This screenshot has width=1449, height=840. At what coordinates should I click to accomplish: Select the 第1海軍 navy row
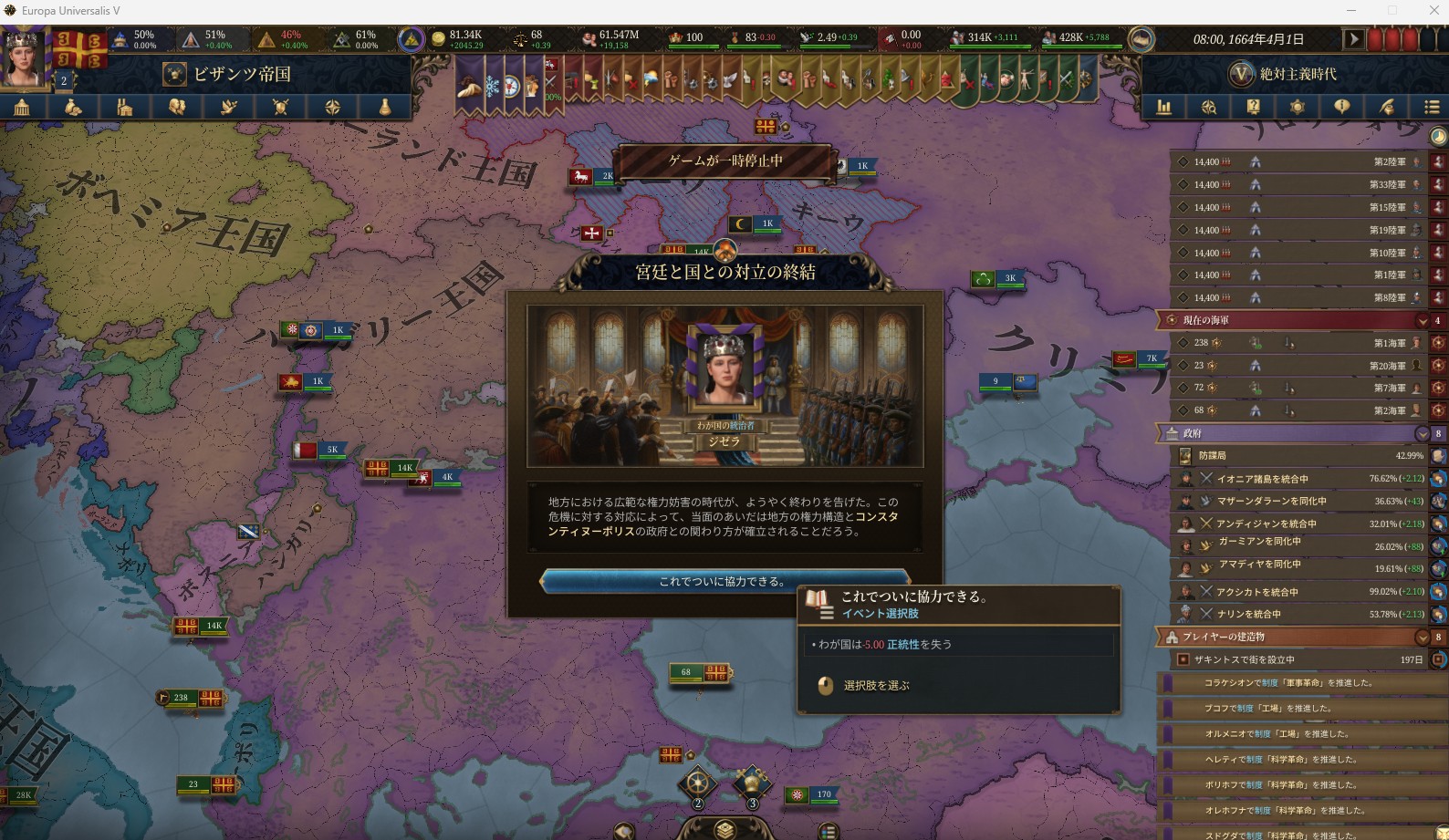1296,343
